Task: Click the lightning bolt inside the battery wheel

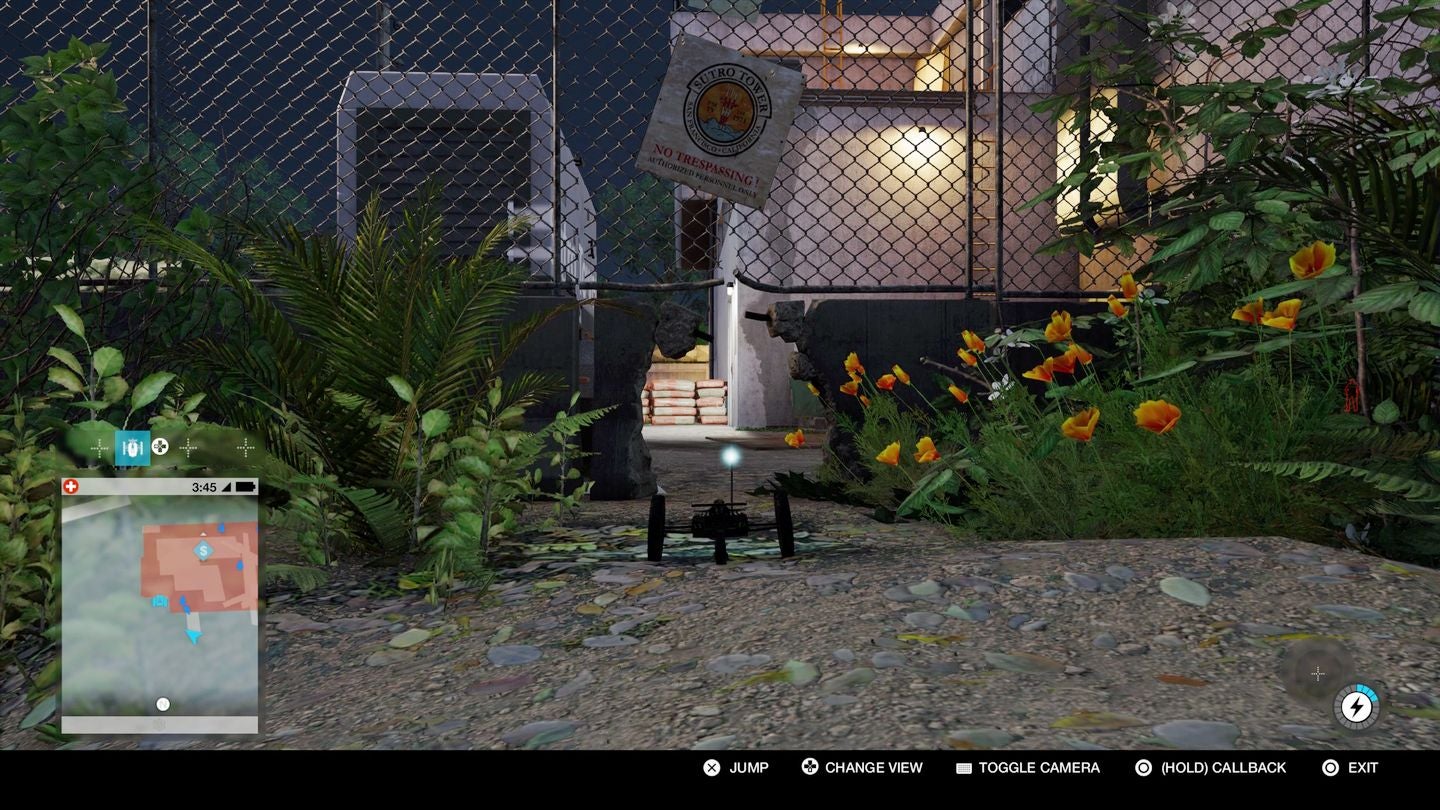Action: coord(1357,706)
